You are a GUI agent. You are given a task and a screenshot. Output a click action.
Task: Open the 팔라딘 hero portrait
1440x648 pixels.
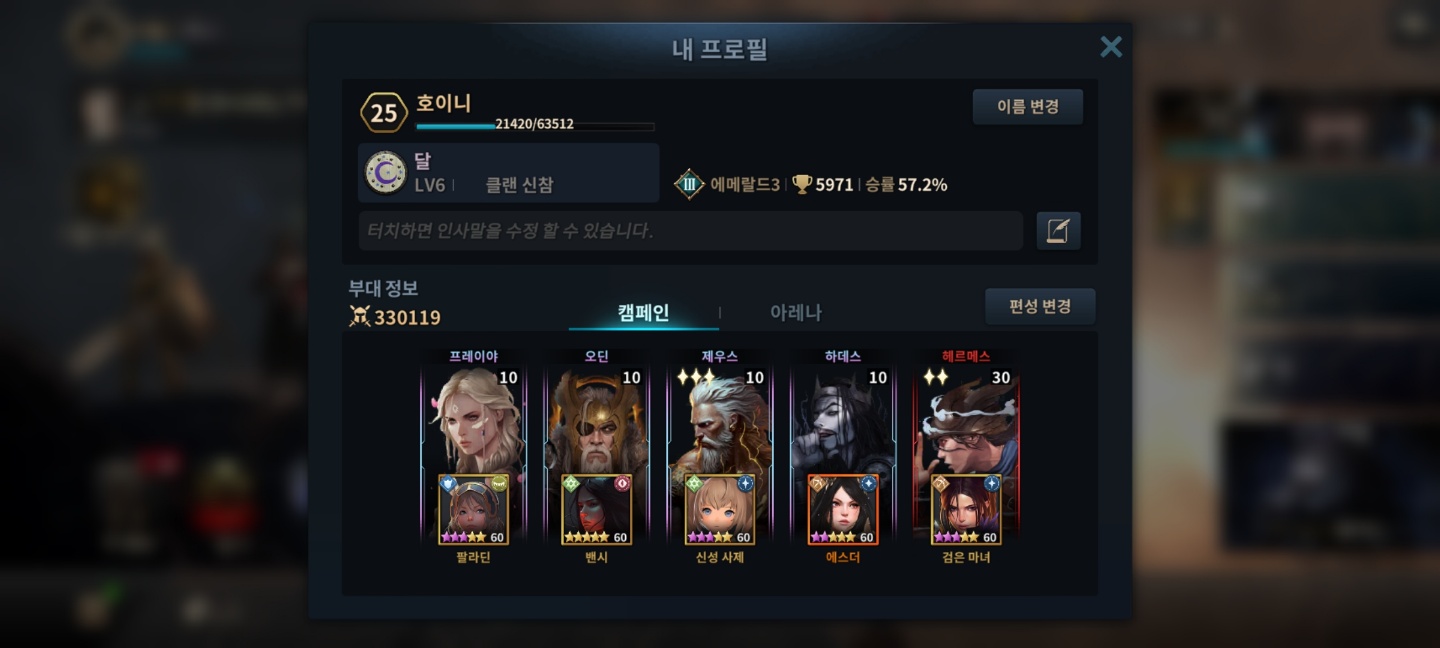[473, 510]
